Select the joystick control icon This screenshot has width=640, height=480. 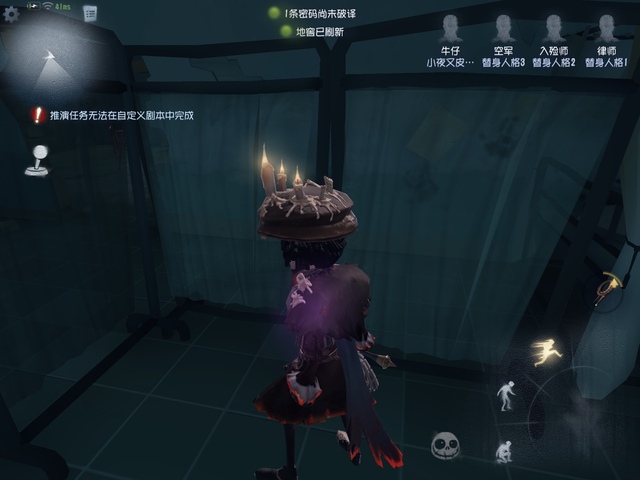[x=36, y=160]
